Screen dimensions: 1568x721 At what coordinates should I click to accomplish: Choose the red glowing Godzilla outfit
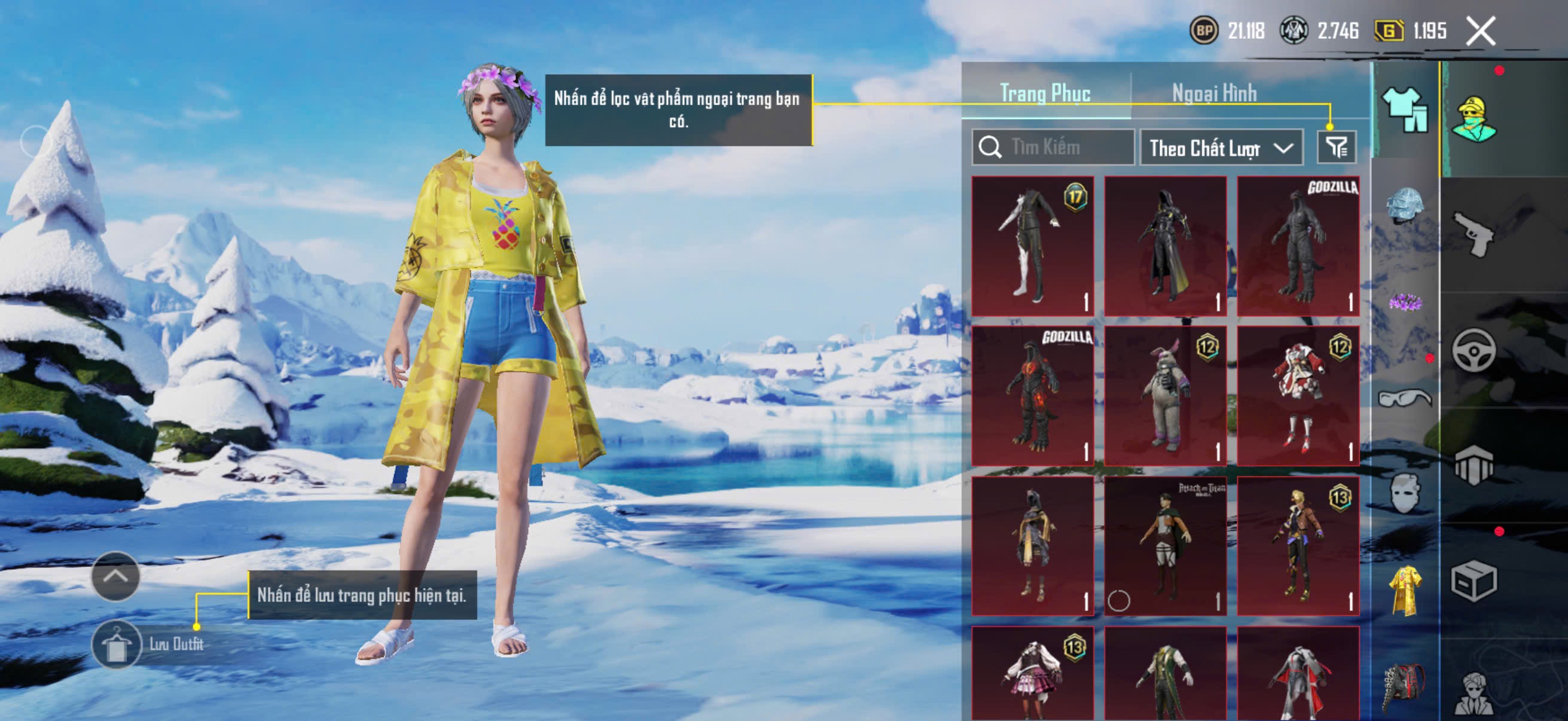(x=1032, y=396)
